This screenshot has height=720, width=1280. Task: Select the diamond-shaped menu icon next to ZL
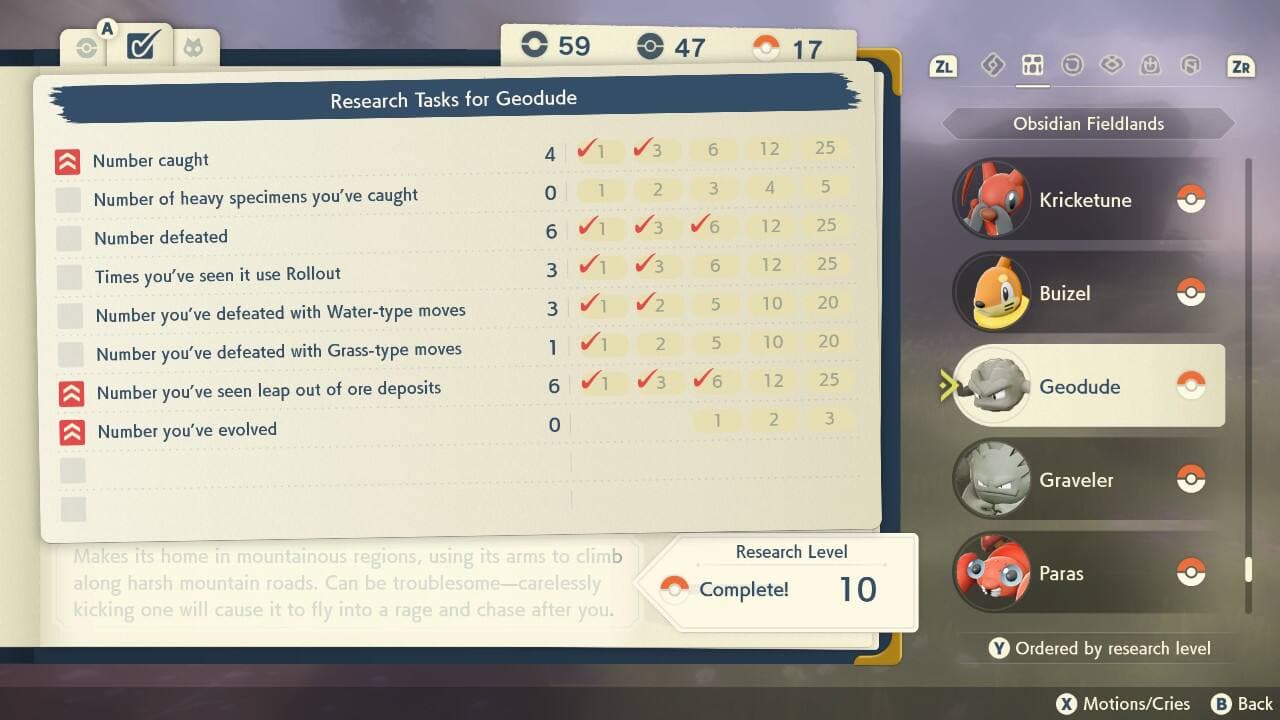click(993, 64)
